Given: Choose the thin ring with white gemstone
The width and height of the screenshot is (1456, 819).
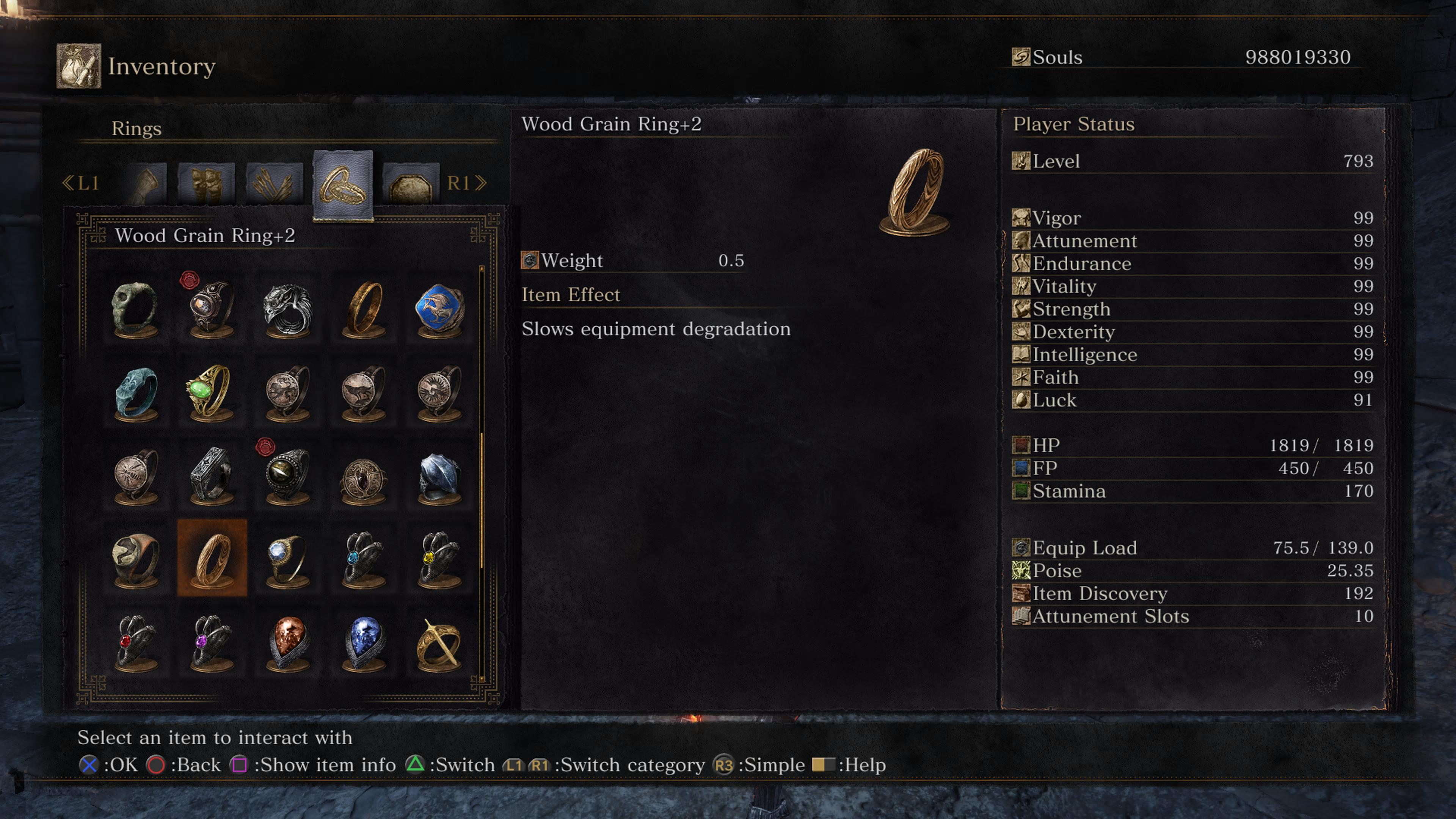Looking at the screenshot, I should click(288, 559).
